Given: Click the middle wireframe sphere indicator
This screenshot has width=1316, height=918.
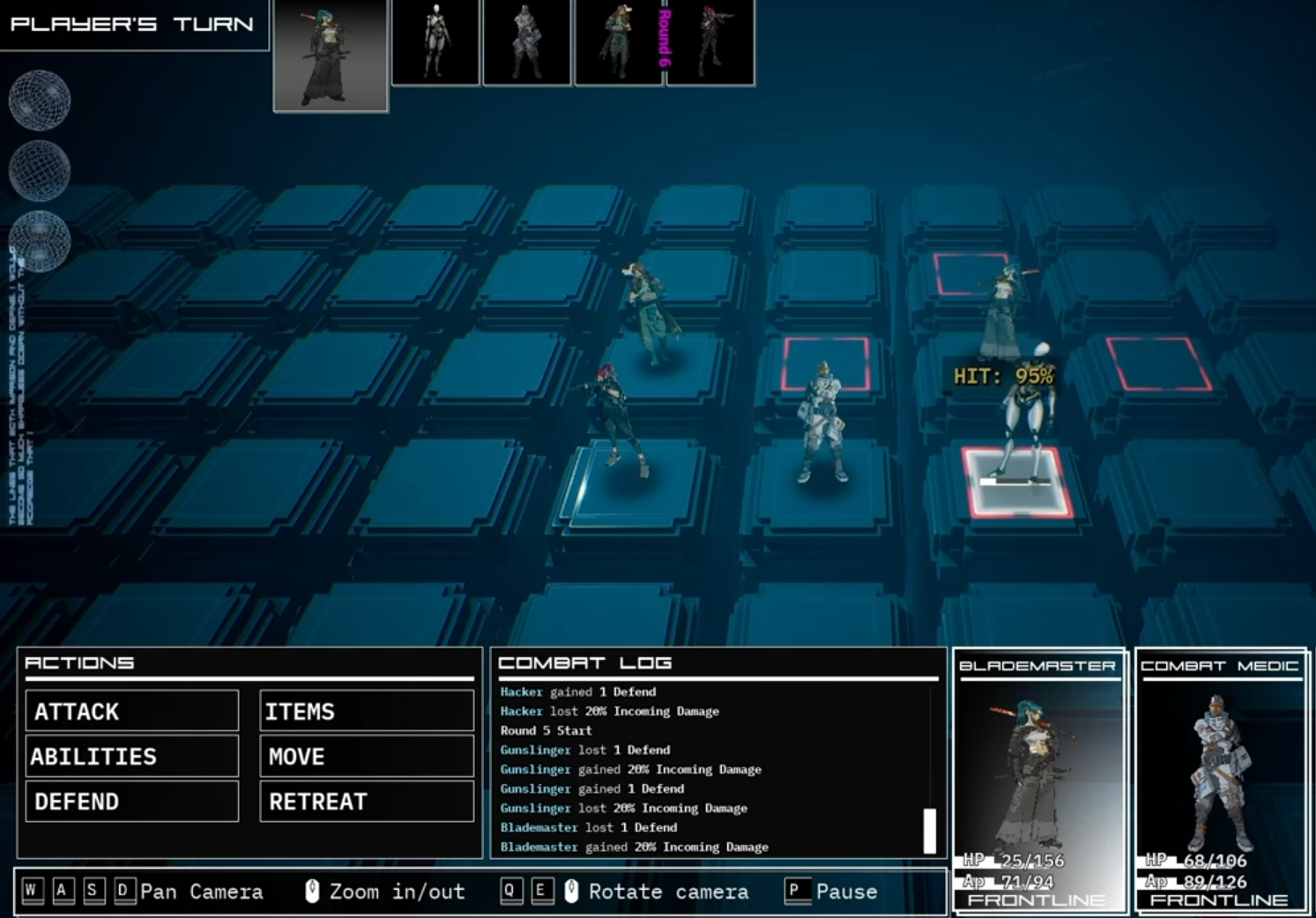Looking at the screenshot, I should 38,169.
